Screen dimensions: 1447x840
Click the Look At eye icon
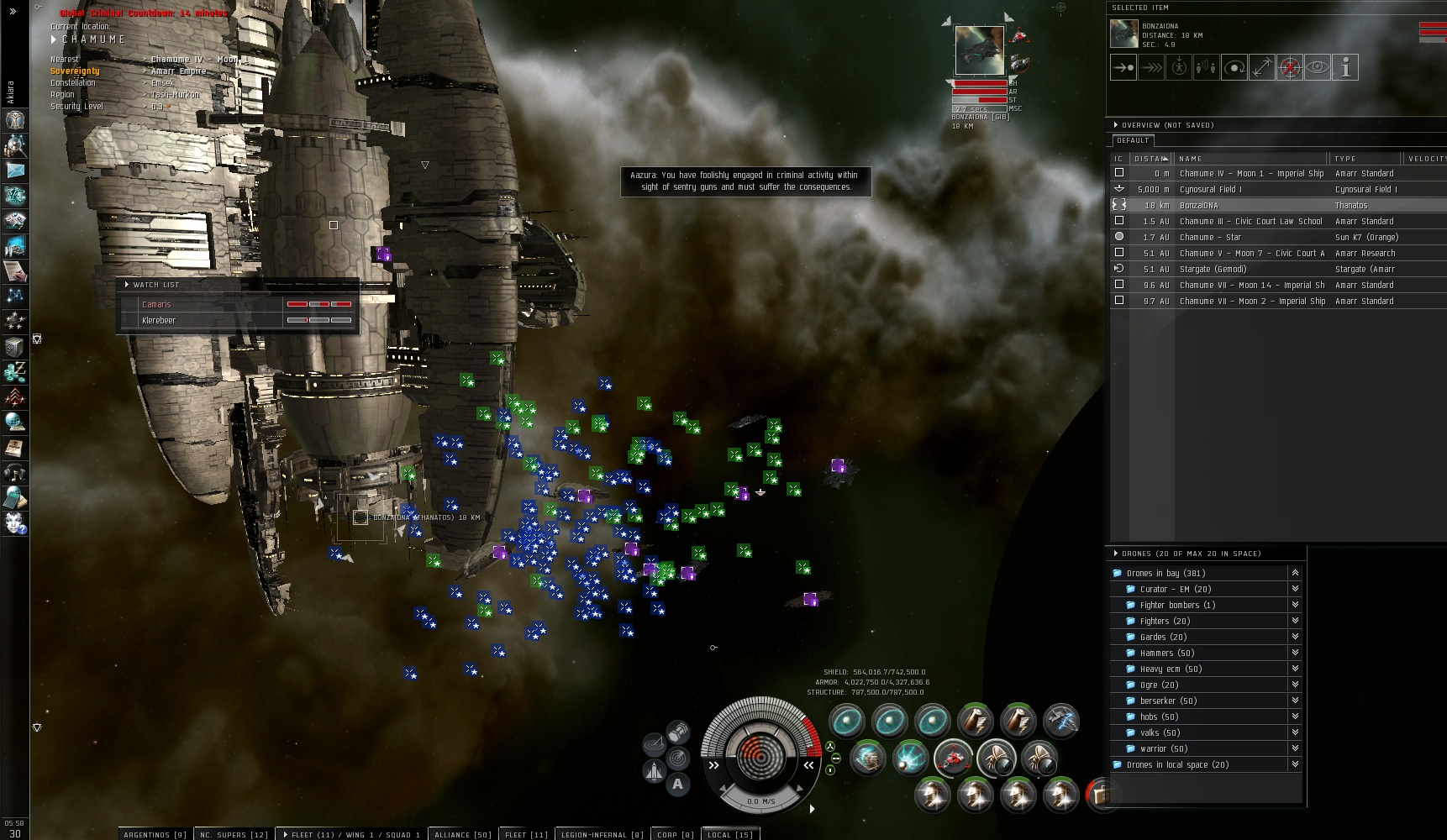click(1318, 67)
